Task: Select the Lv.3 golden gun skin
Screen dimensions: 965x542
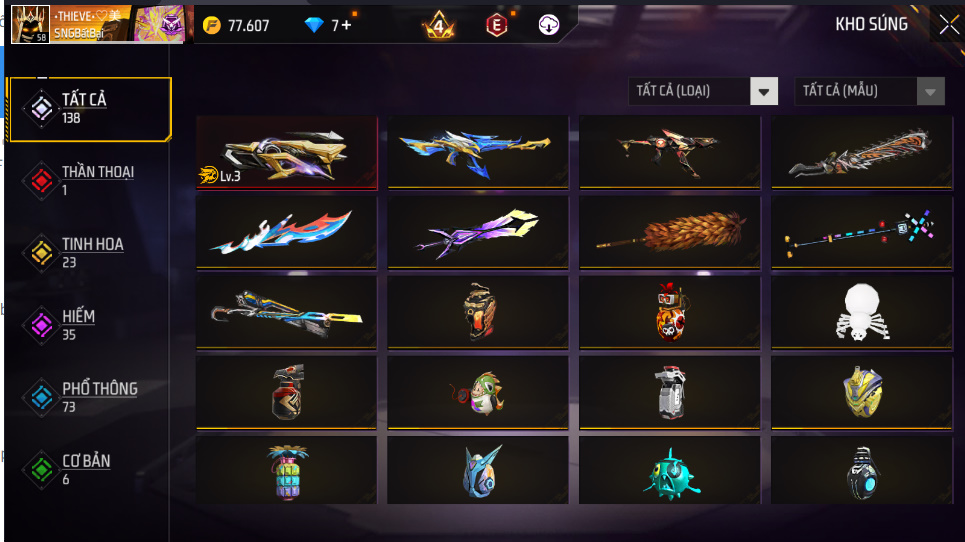Action: (287, 153)
